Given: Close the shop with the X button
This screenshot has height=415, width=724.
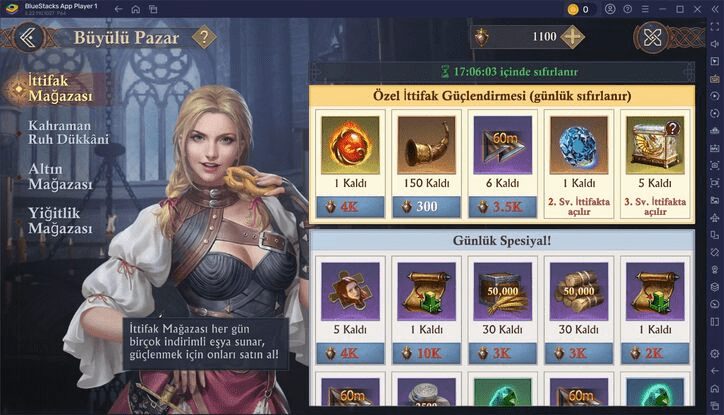Looking at the screenshot, I should pyautogui.click(x=653, y=38).
